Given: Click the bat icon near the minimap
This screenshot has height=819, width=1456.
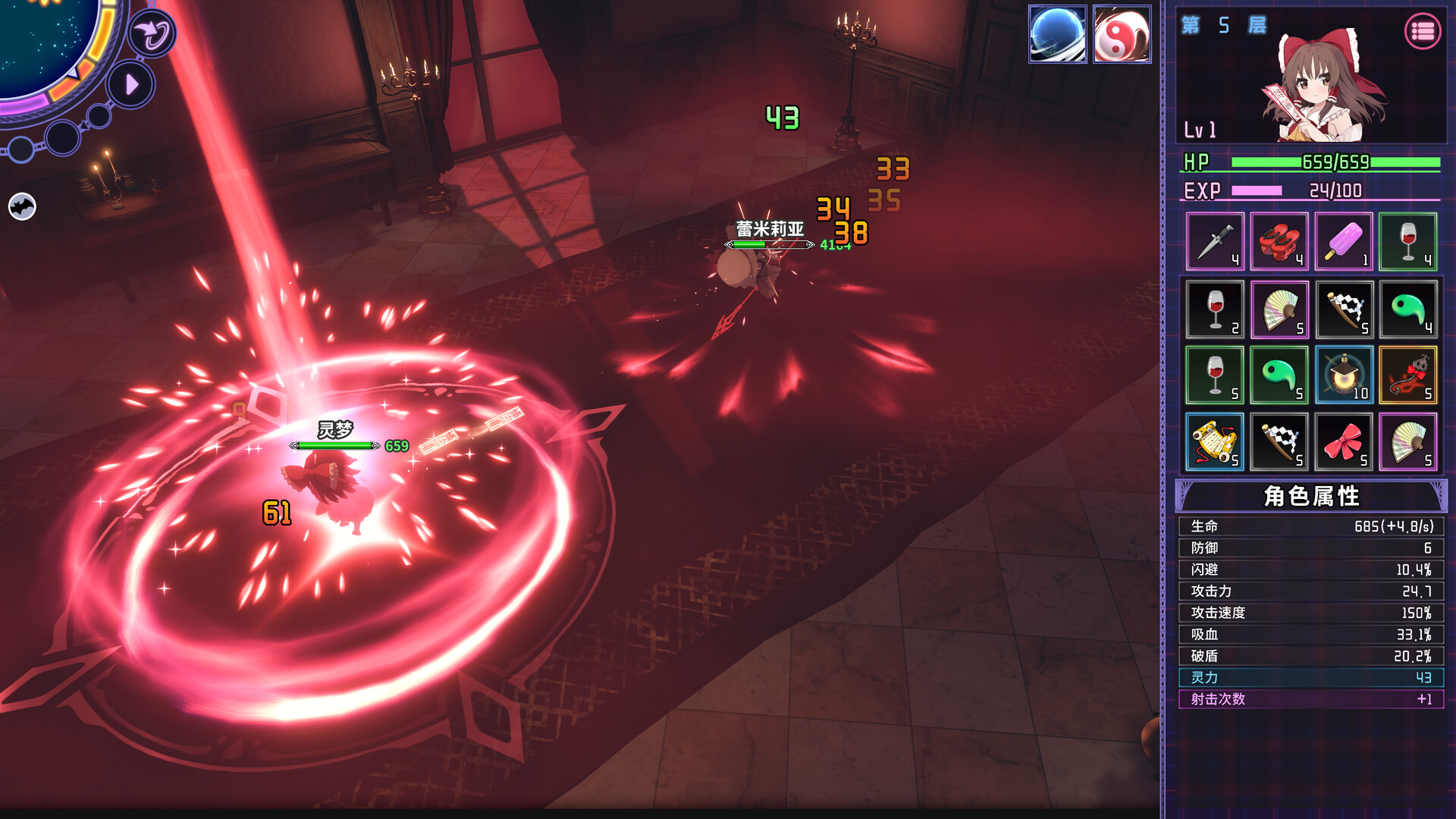Looking at the screenshot, I should [23, 206].
